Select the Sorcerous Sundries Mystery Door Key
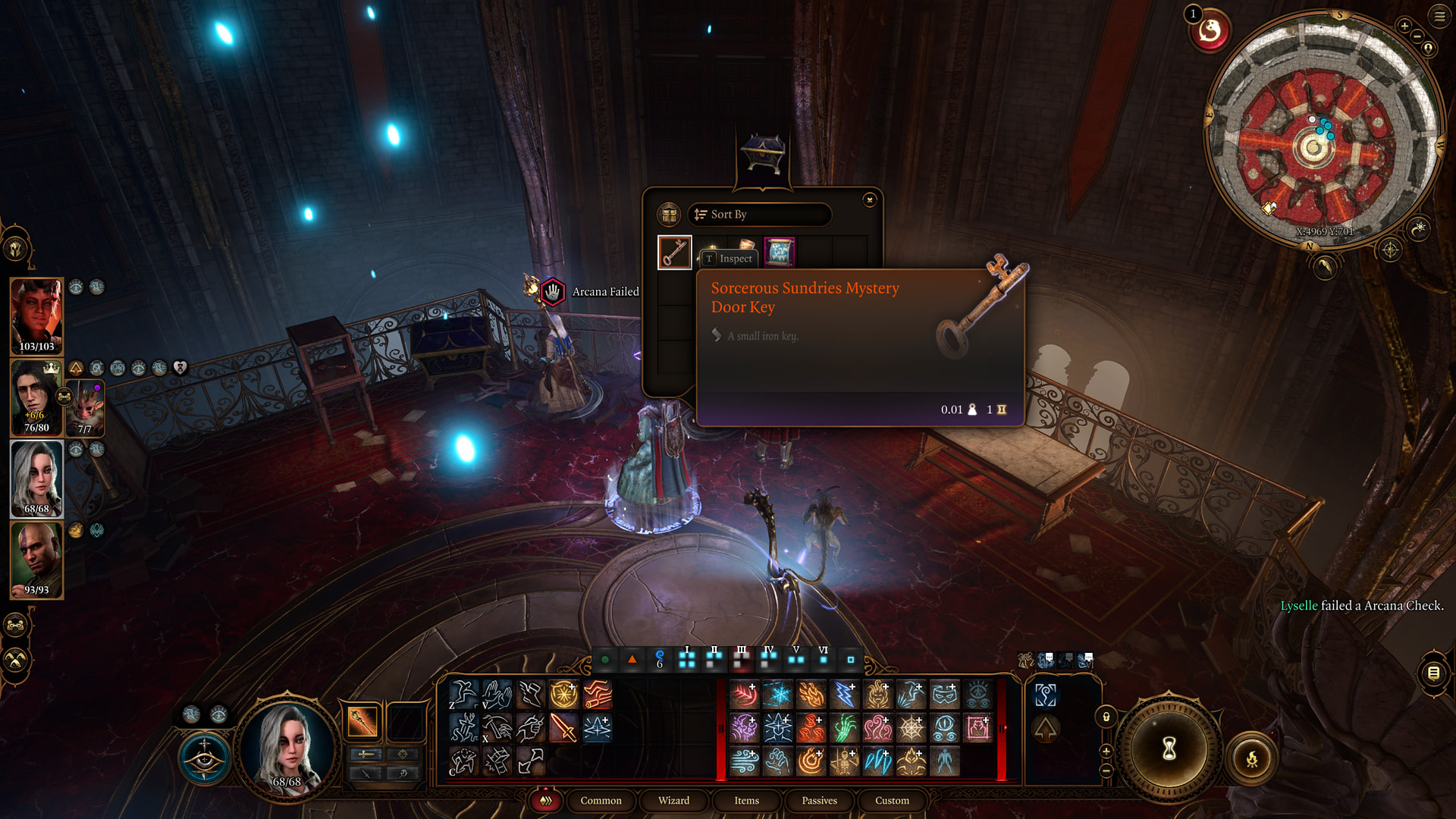Image resolution: width=1456 pixels, height=819 pixels. pyautogui.click(x=674, y=252)
